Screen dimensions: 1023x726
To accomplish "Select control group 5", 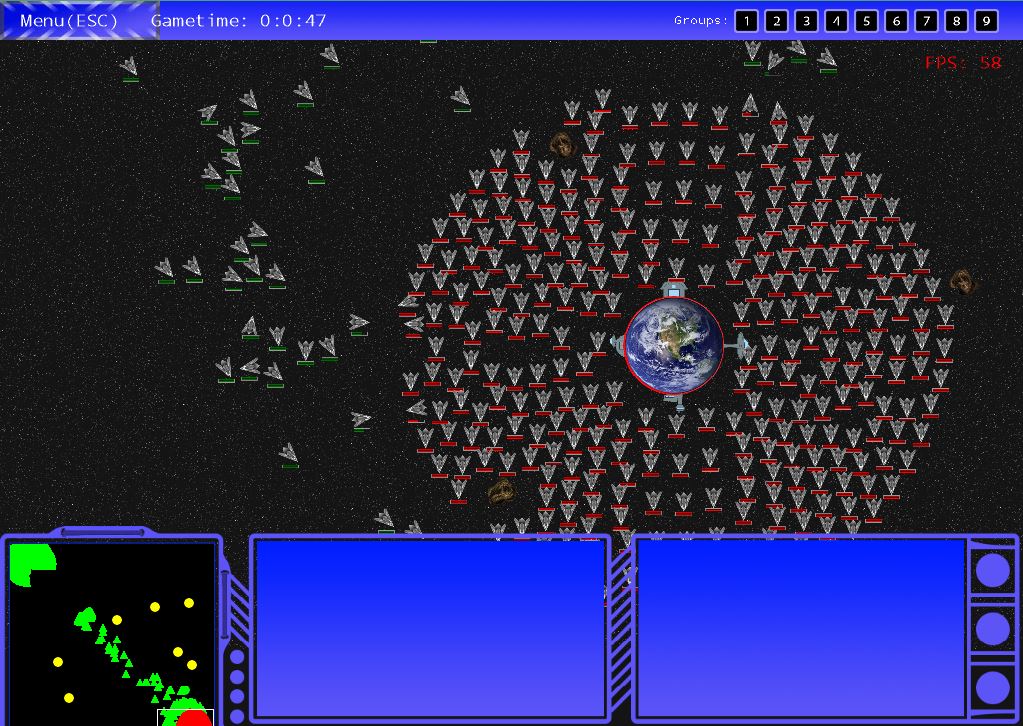I will pos(866,21).
